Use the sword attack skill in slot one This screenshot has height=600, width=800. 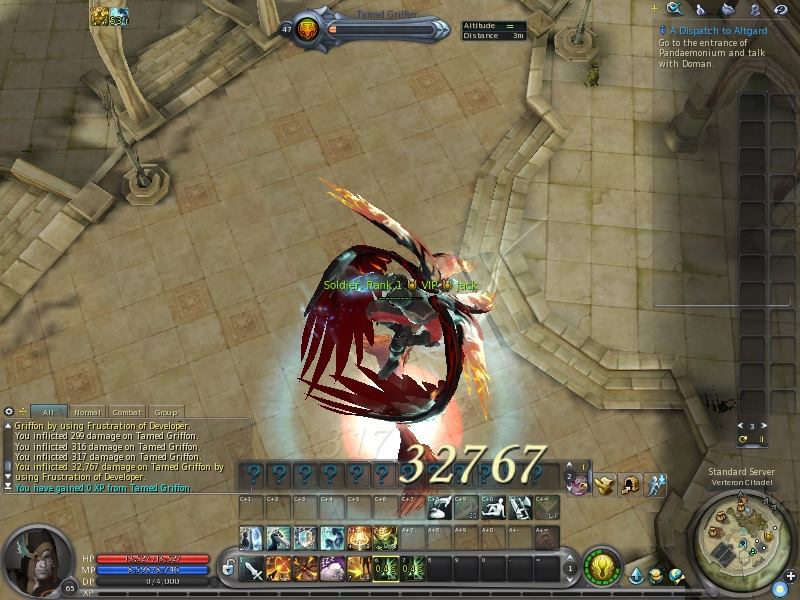tap(253, 570)
